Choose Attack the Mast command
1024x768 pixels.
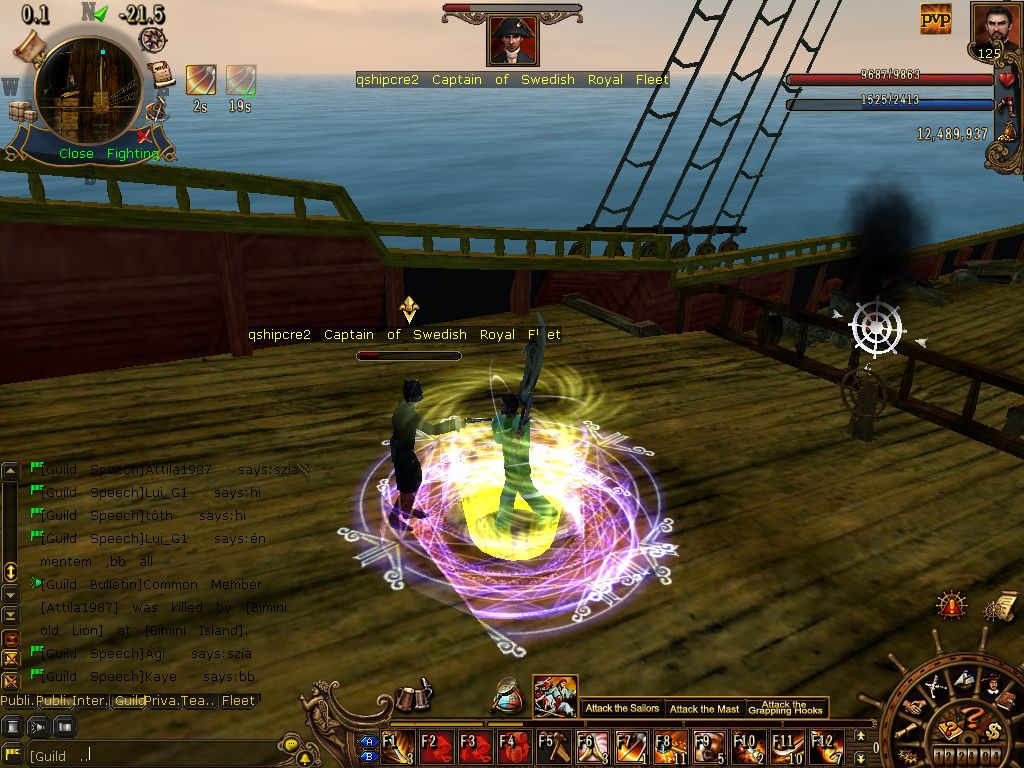point(705,708)
